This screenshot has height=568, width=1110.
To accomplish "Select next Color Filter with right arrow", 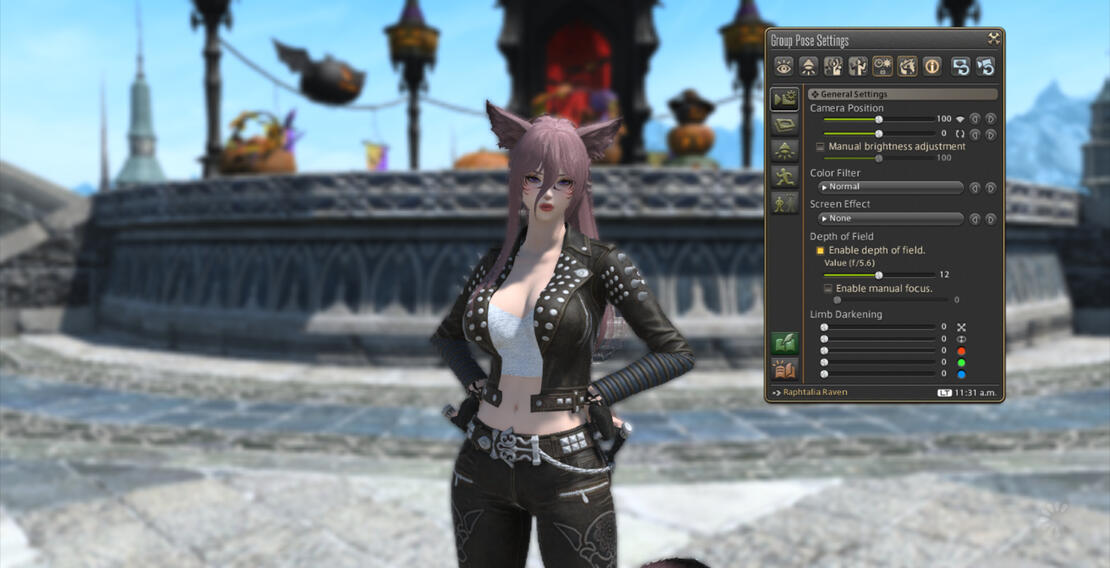I will point(991,187).
